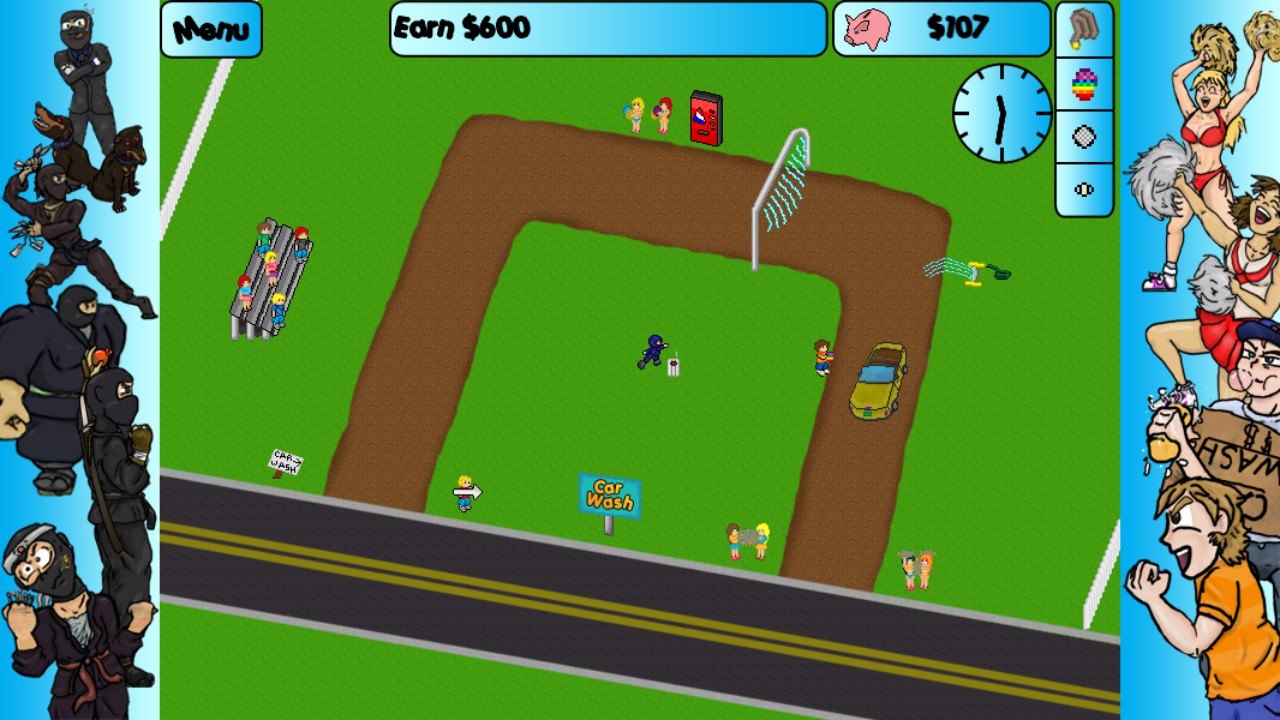The width and height of the screenshot is (1280, 720).
Task: Select the soap bar tool
Action: click(x=1084, y=190)
